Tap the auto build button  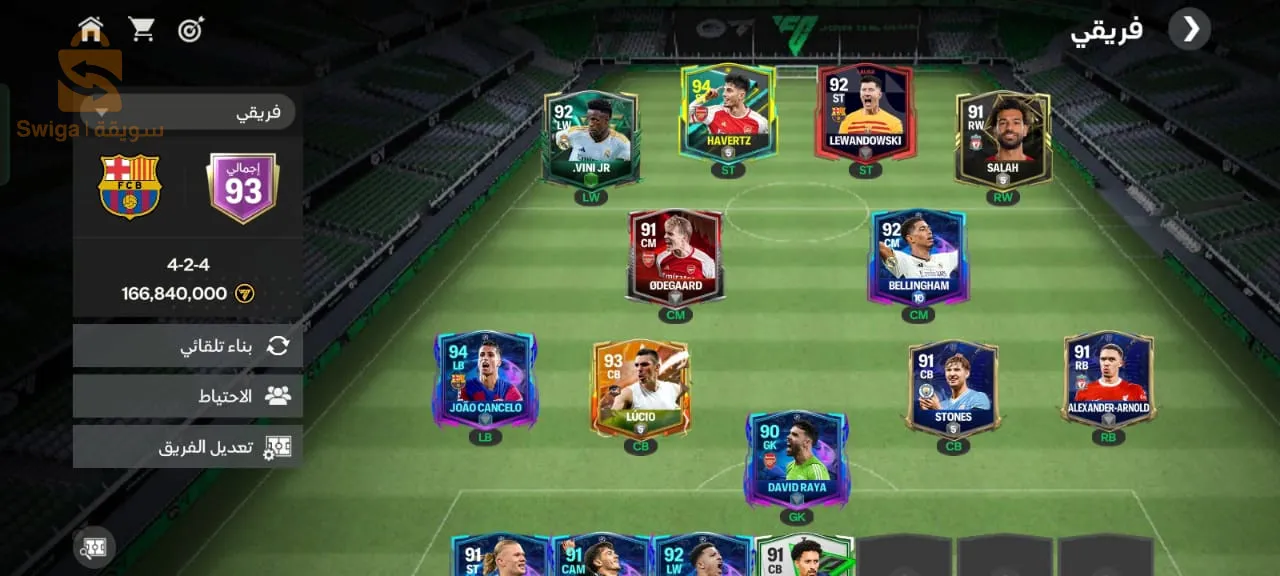188,346
